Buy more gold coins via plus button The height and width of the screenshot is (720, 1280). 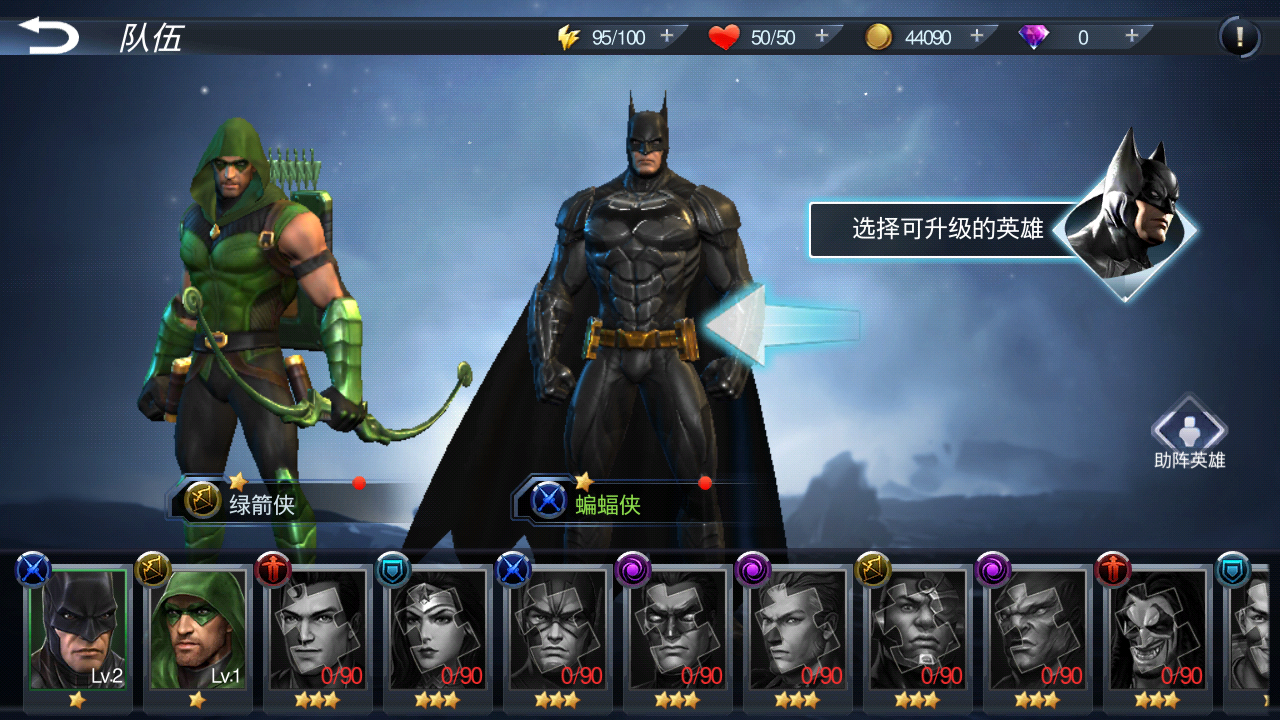pos(977,36)
